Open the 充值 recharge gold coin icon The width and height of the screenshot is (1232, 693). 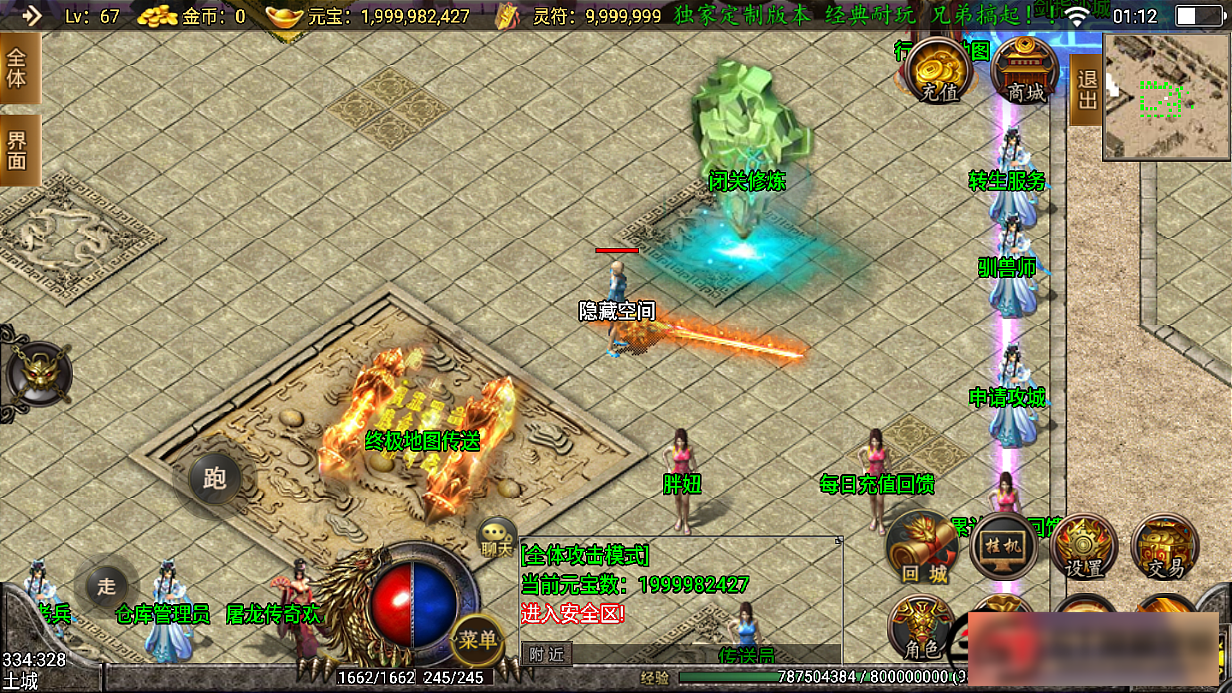(937, 70)
